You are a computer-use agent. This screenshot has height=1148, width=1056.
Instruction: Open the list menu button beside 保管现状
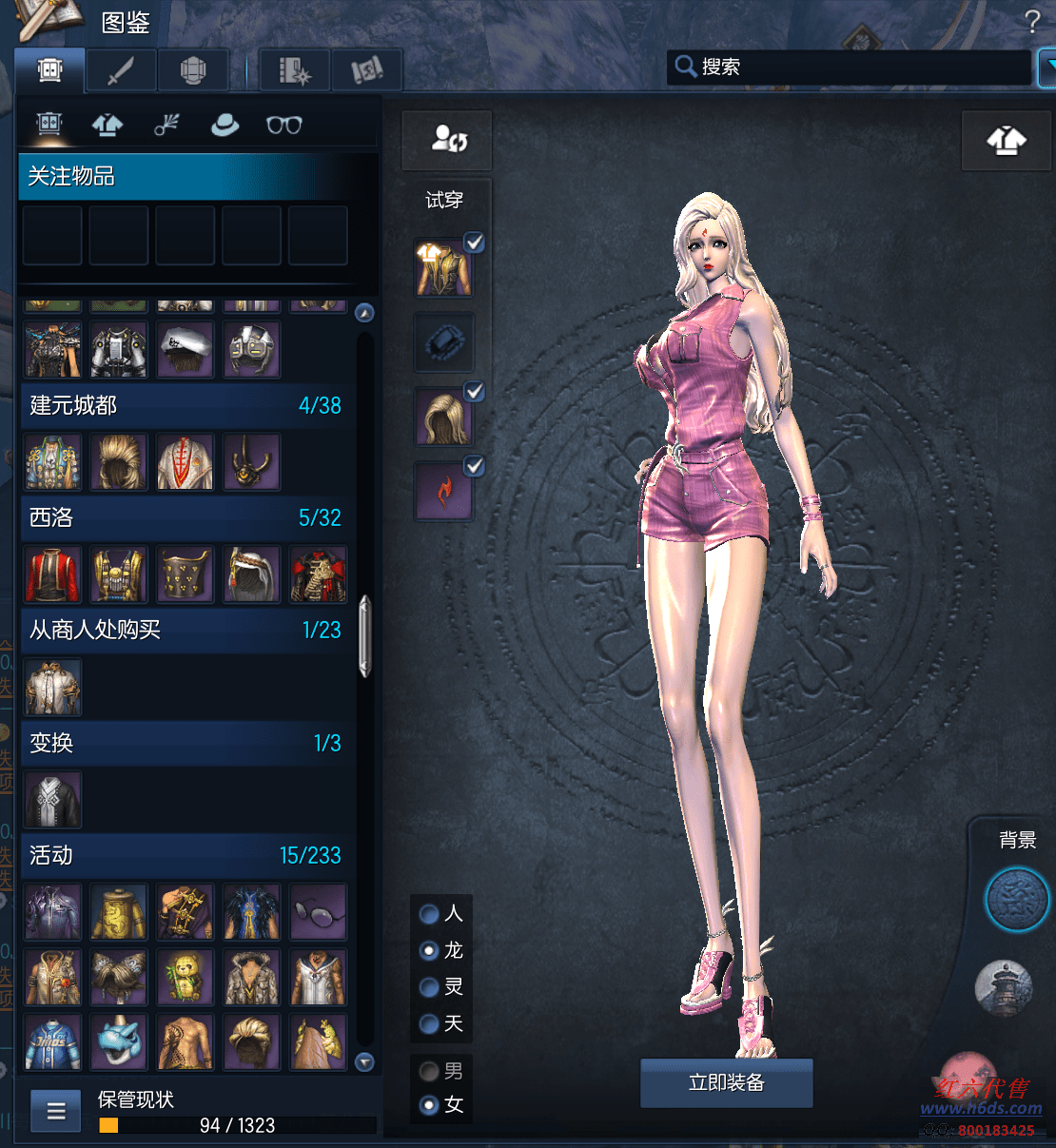coord(56,1110)
